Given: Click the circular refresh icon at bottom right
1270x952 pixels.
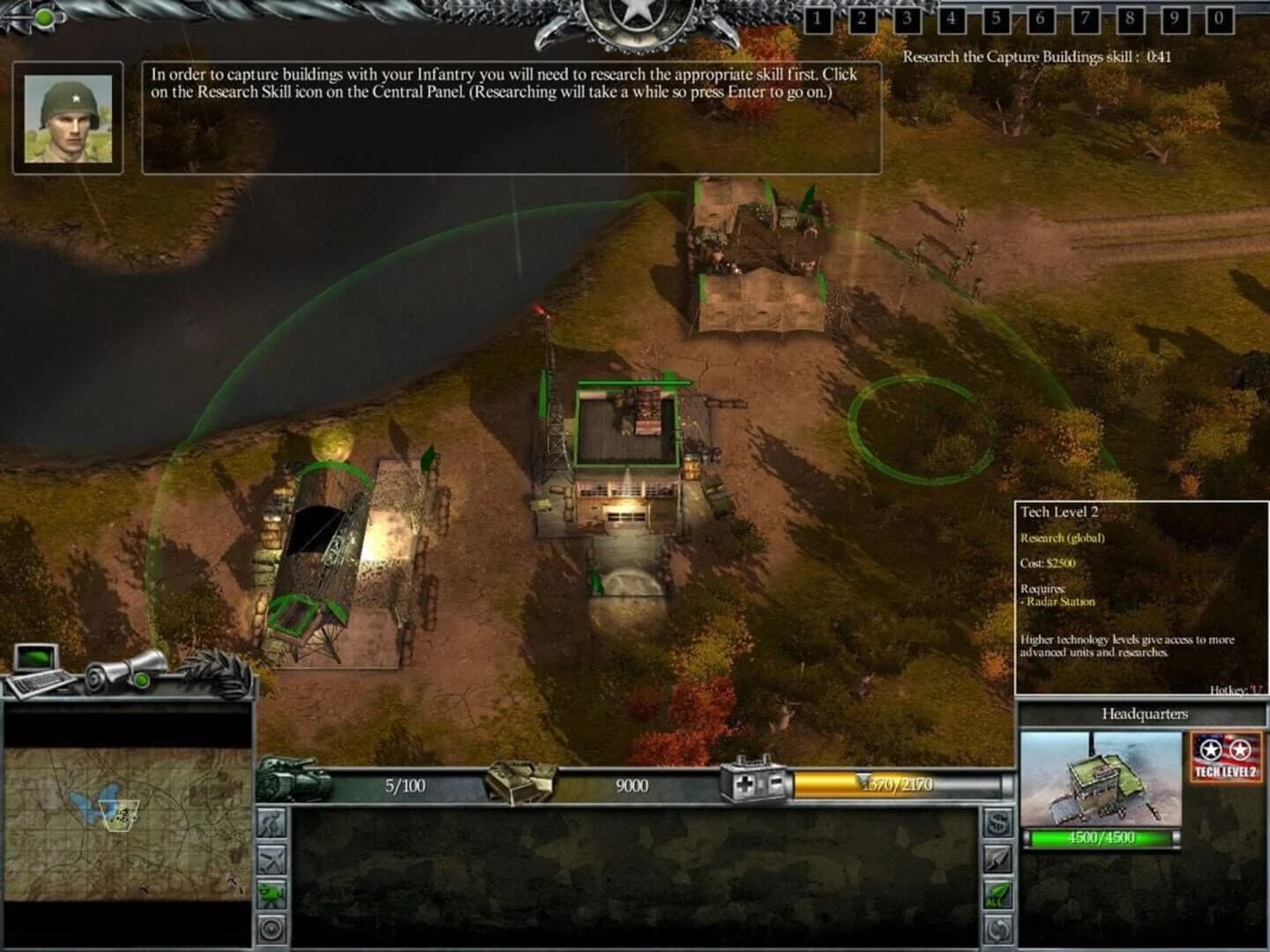Looking at the screenshot, I should pyautogui.click(x=997, y=927).
